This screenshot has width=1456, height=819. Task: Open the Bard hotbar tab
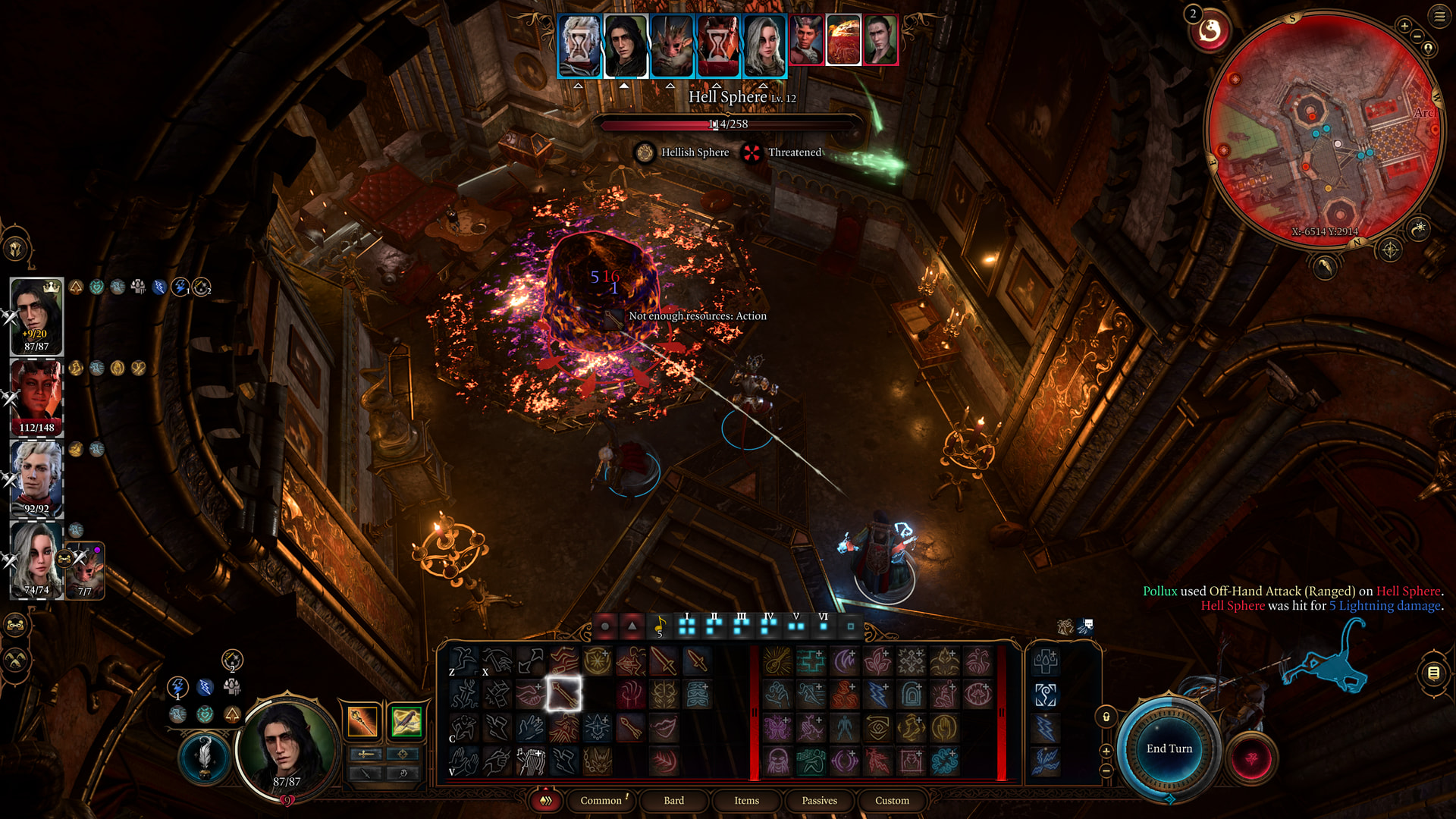tap(673, 800)
